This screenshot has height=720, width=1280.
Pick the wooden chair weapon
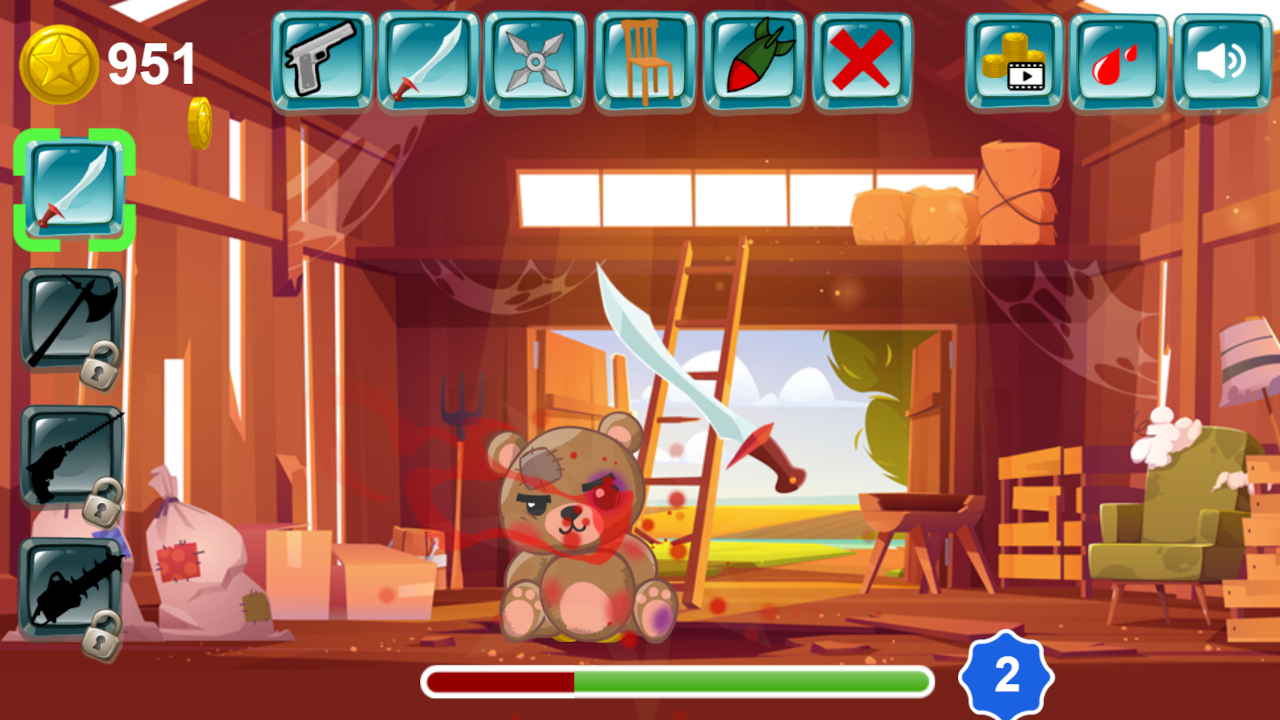(646, 58)
